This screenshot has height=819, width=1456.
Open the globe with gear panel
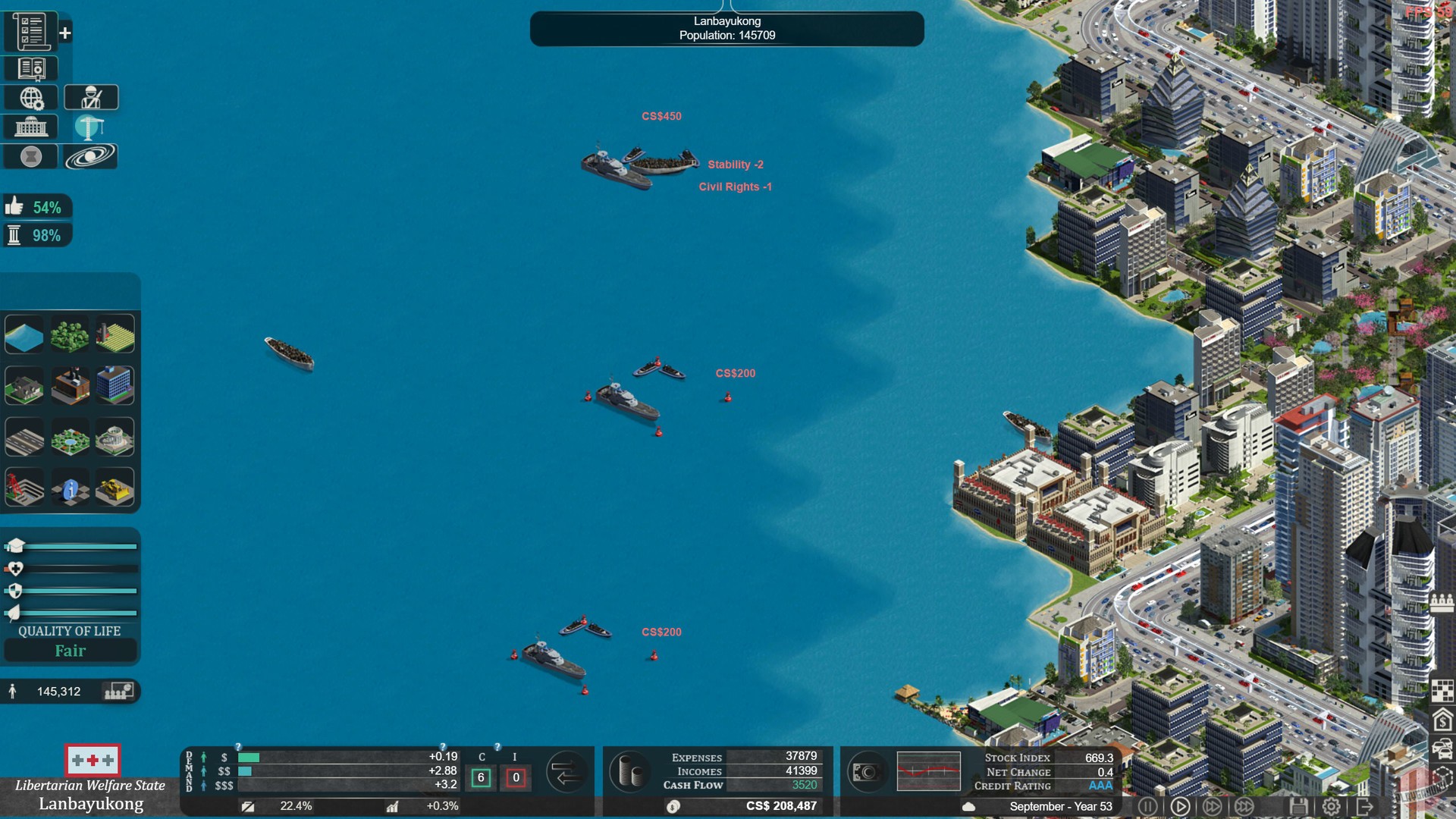pyautogui.click(x=30, y=97)
